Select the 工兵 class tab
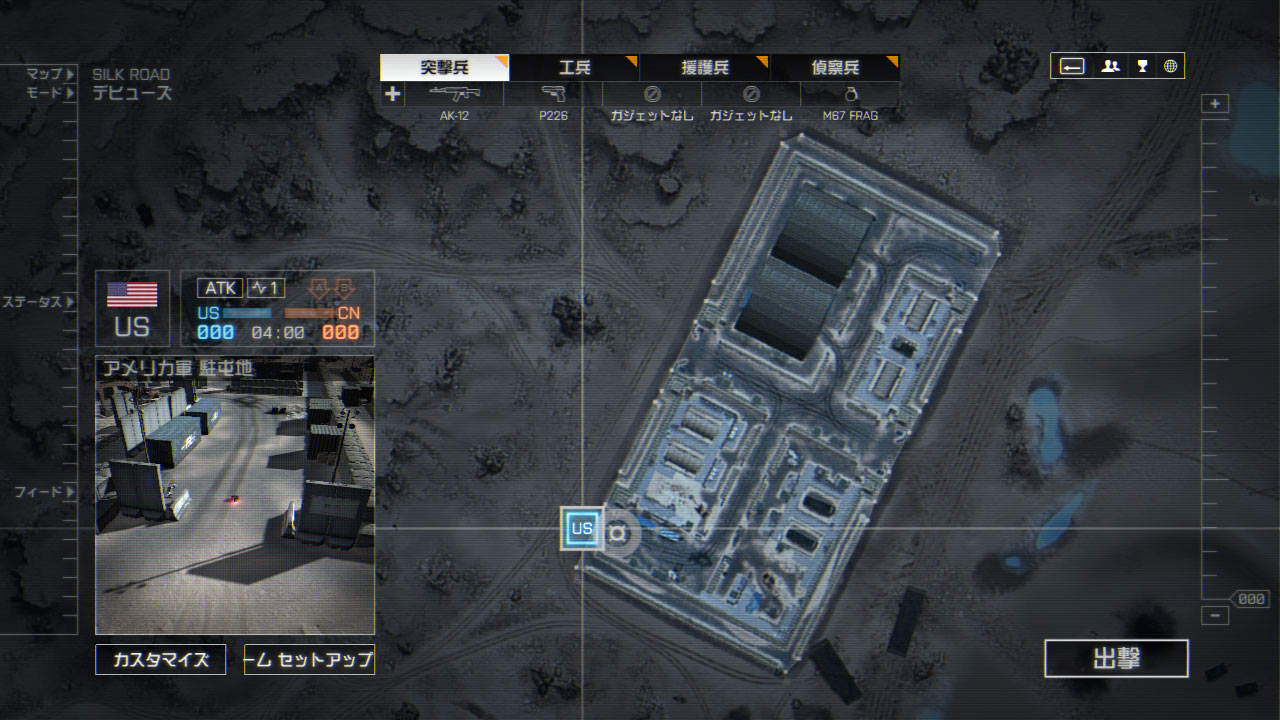Screen dimensions: 1280x720 (575, 68)
